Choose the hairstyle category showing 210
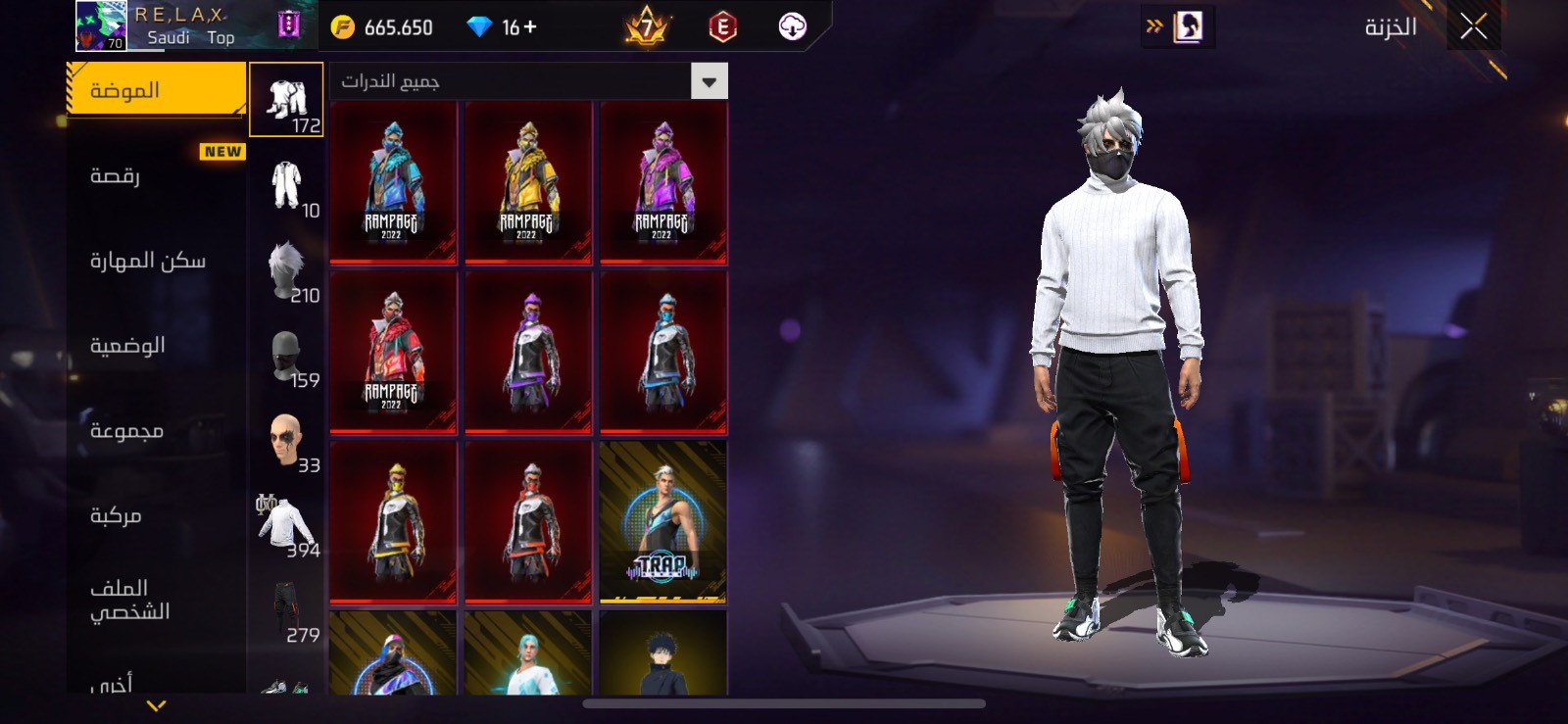The image size is (1568, 724). tap(286, 270)
